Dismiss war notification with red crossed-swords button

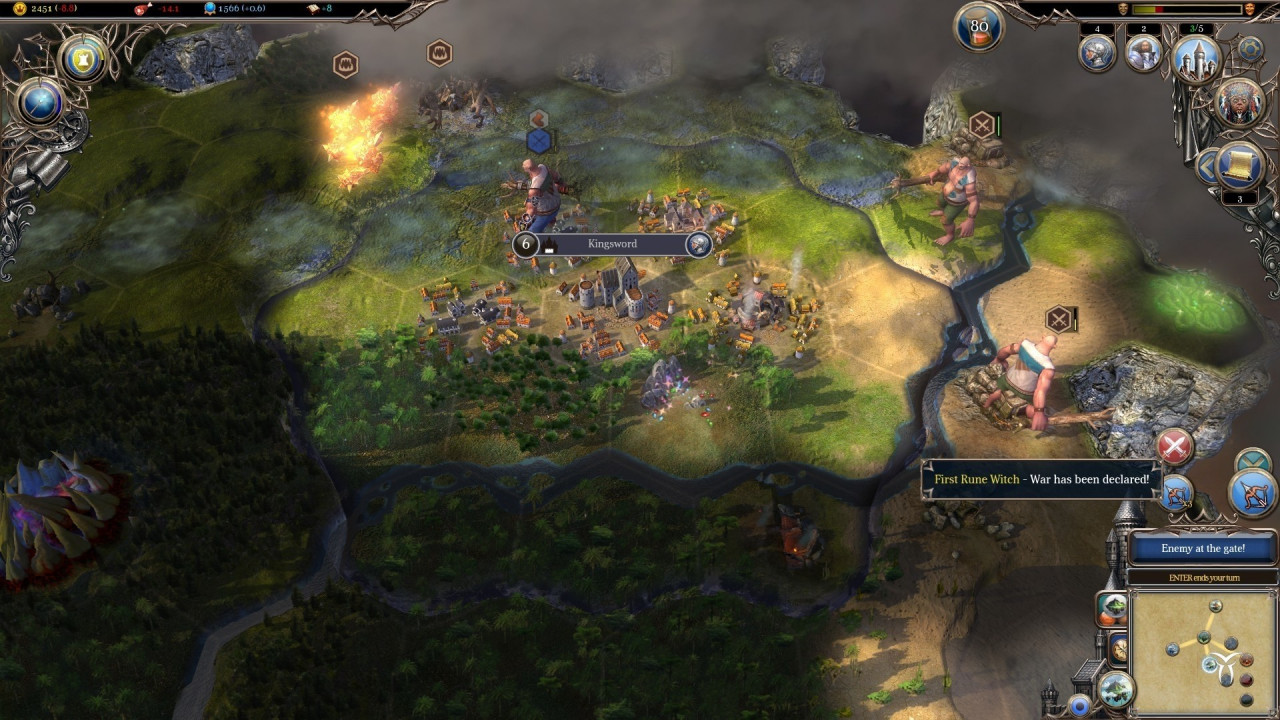(1174, 447)
